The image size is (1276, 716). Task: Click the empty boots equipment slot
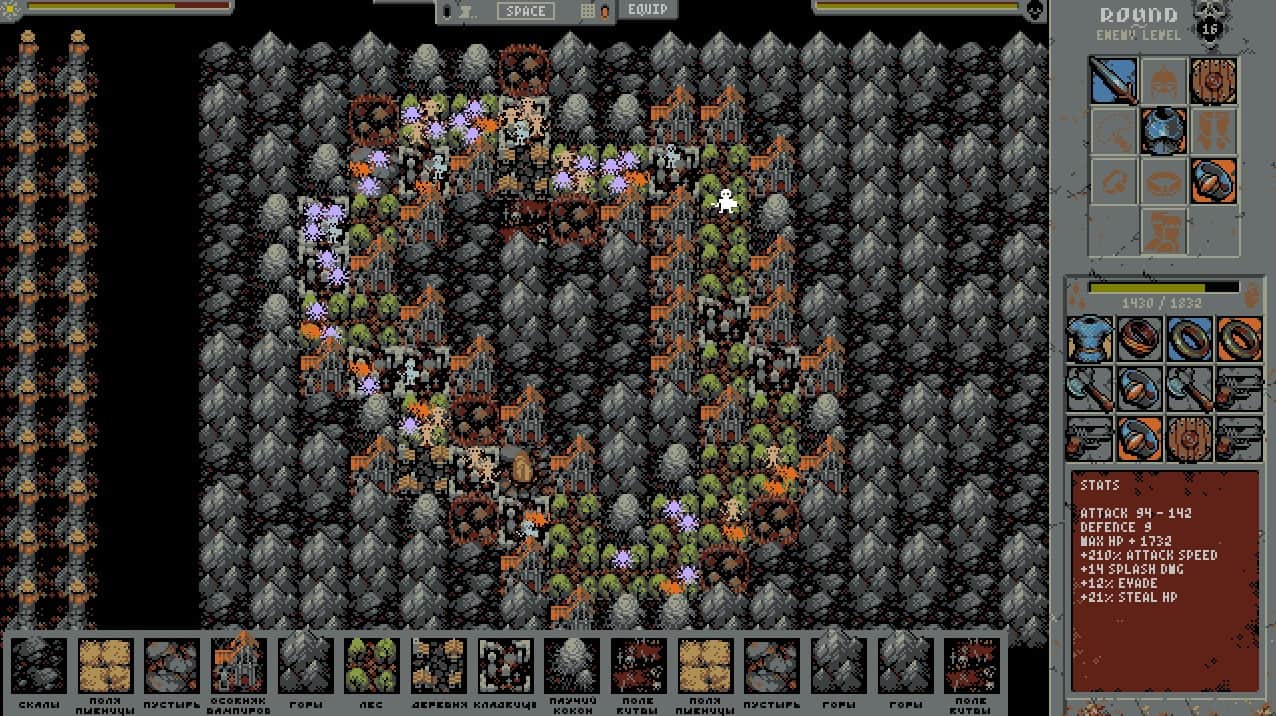click(x=1214, y=131)
